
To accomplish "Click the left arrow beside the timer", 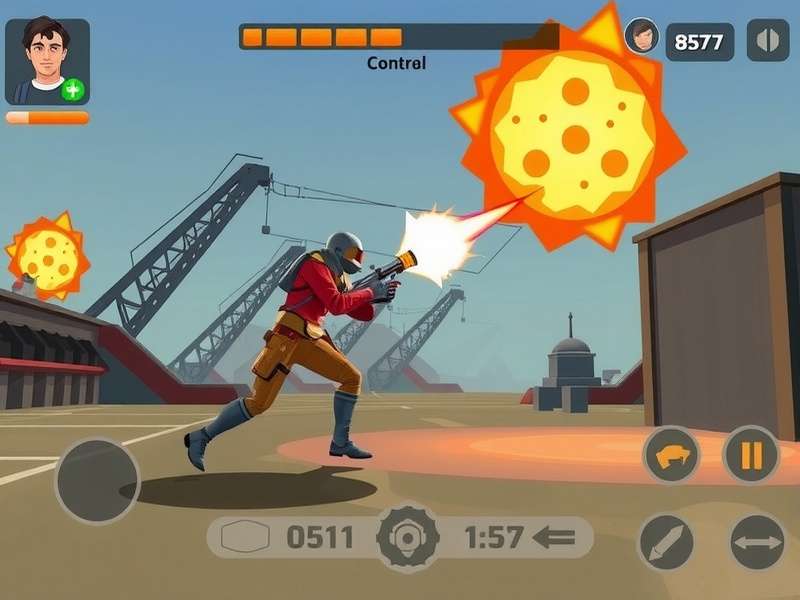I will click(x=555, y=538).
